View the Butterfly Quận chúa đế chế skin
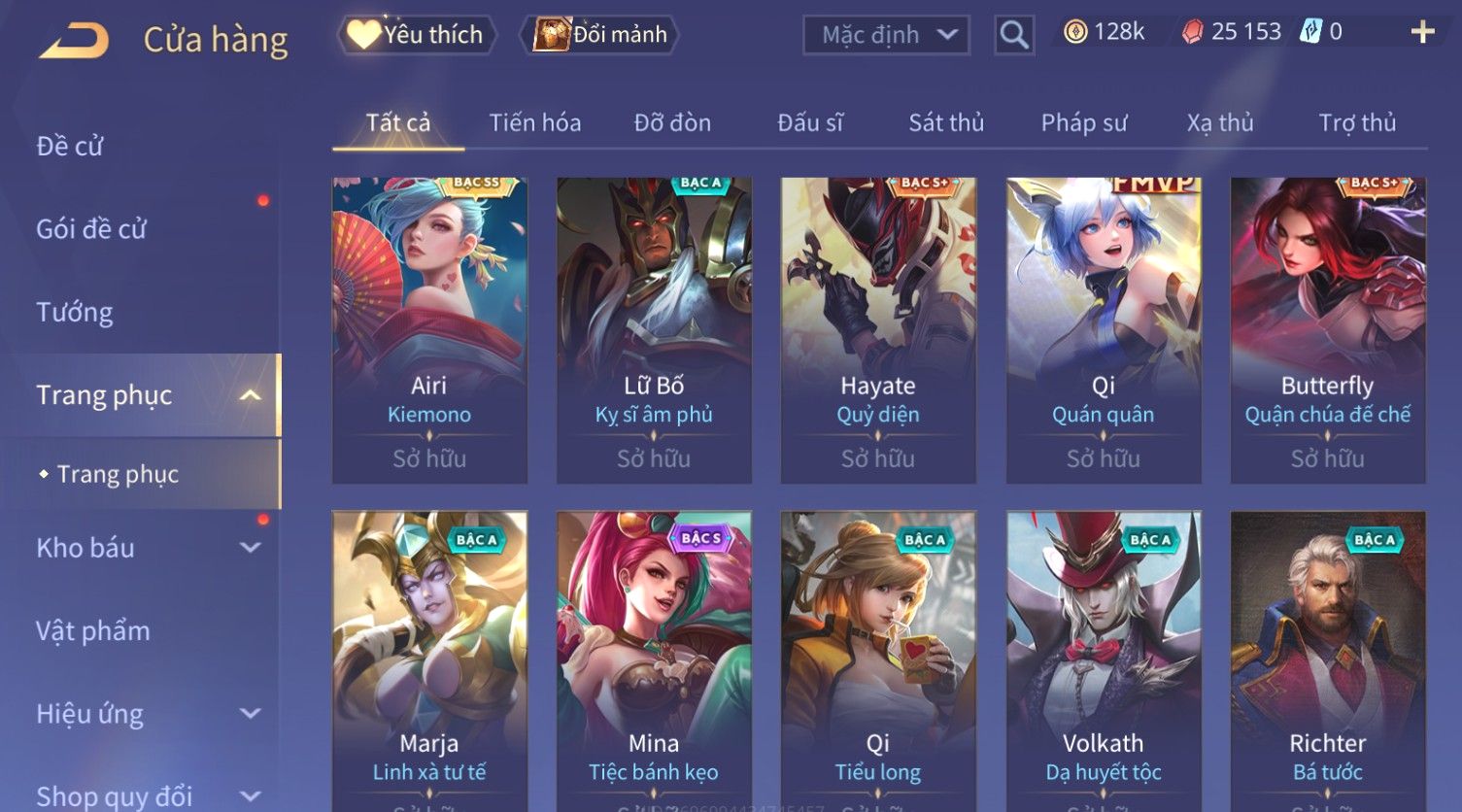1462x812 pixels. pos(1328,330)
